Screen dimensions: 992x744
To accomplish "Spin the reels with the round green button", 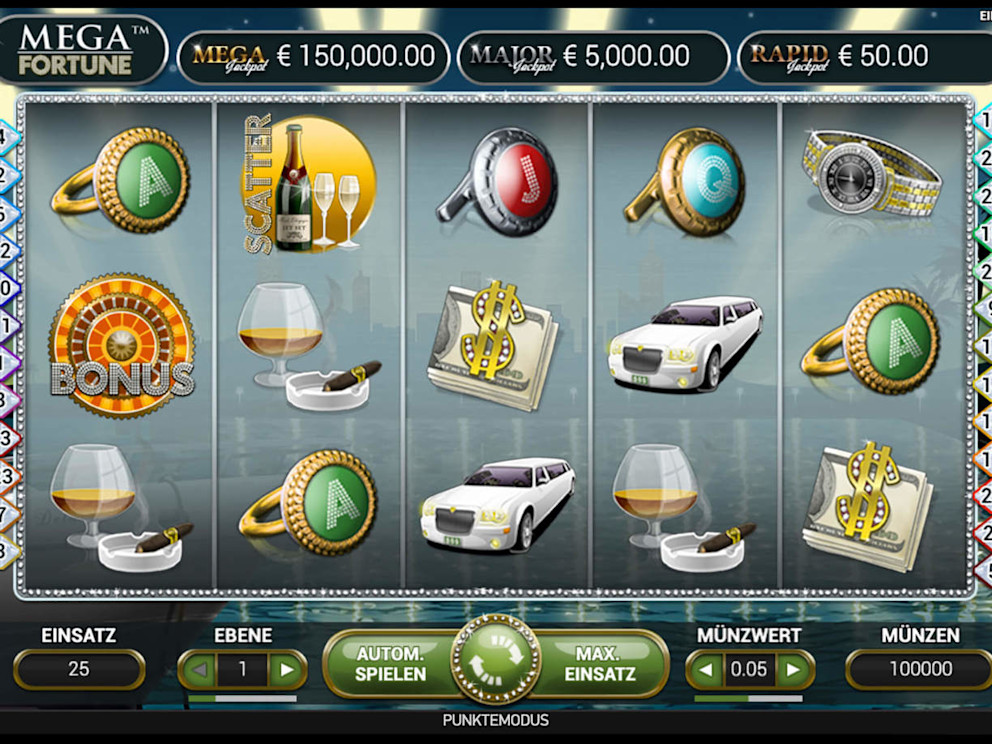I will (x=495, y=661).
